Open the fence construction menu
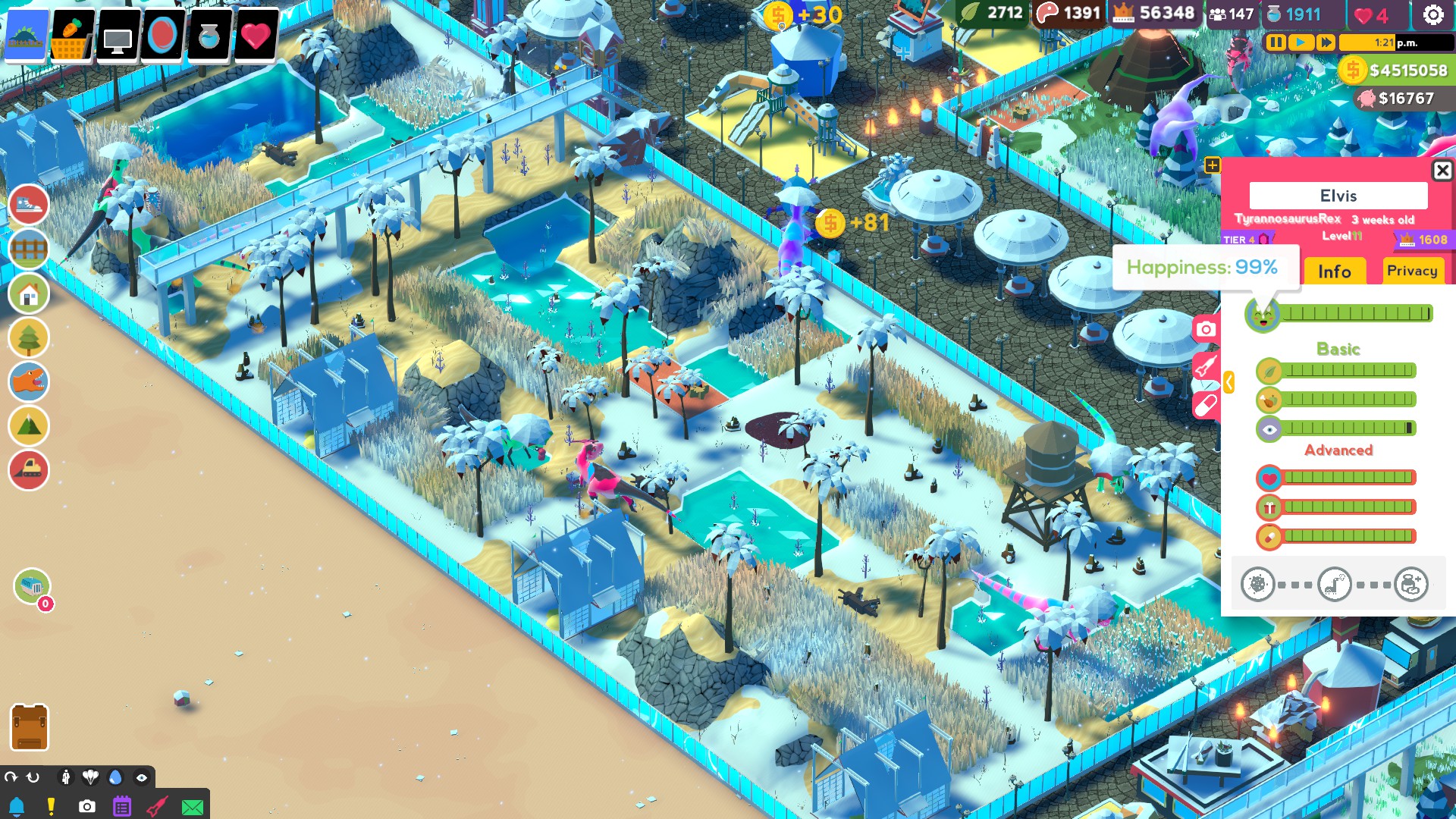Image resolution: width=1456 pixels, height=819 pixels. tap(28, 249)
